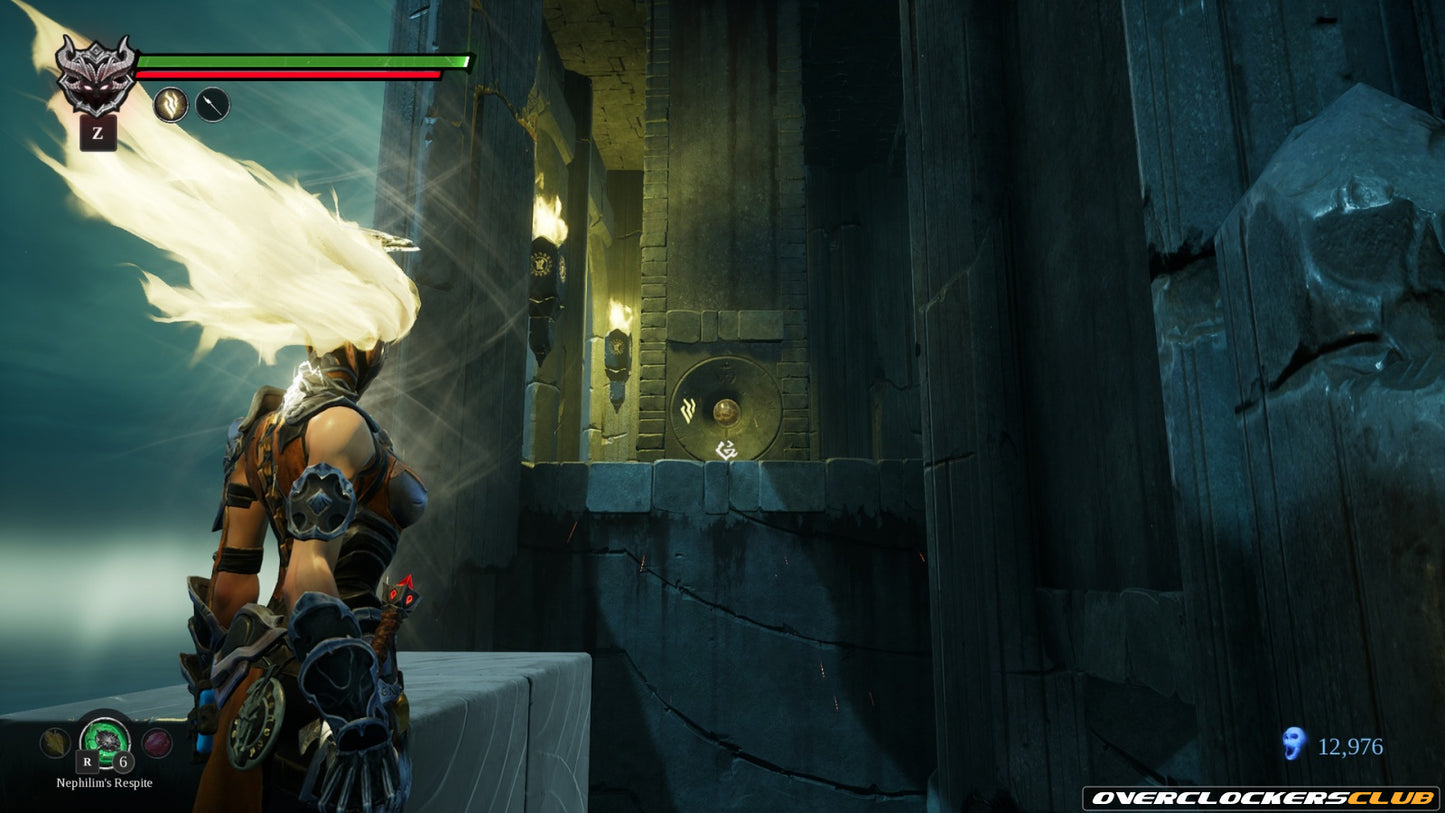The height and width of the screenshot is (813, 1445).
Task: Use the green Nephilim's Respite item
Action: click(105, 738)
